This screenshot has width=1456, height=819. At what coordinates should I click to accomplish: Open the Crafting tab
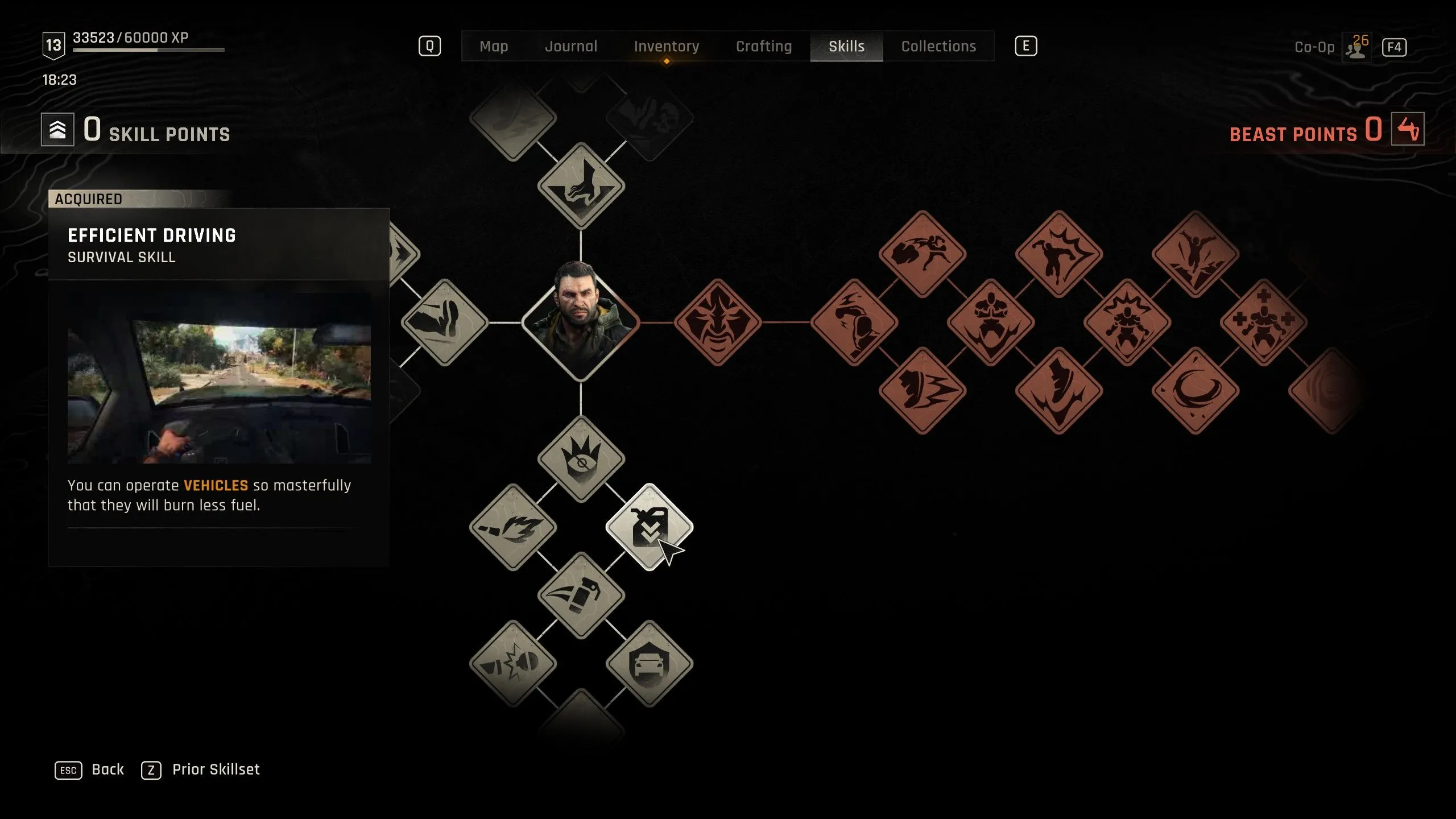[763, 47]
